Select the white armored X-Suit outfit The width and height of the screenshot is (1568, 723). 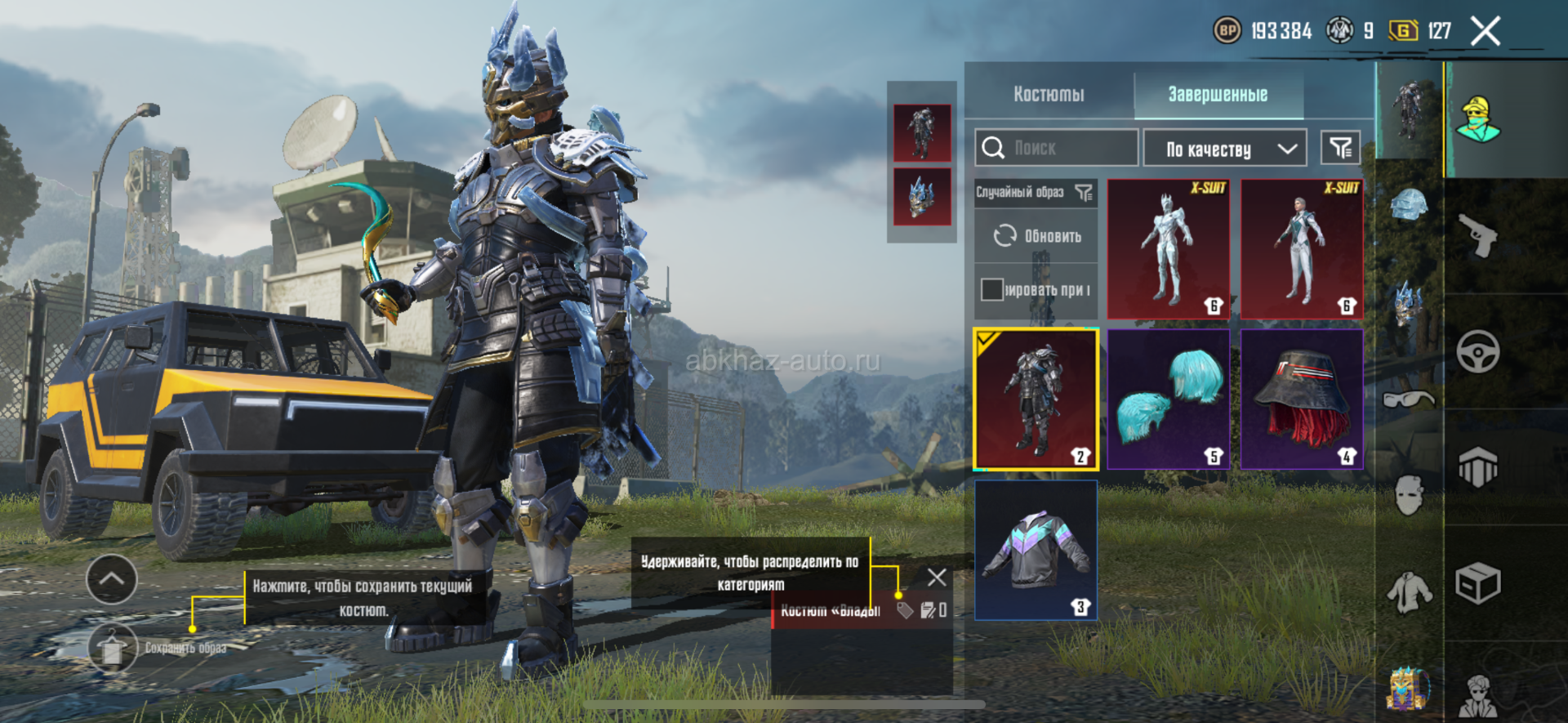click(1168, 249)
